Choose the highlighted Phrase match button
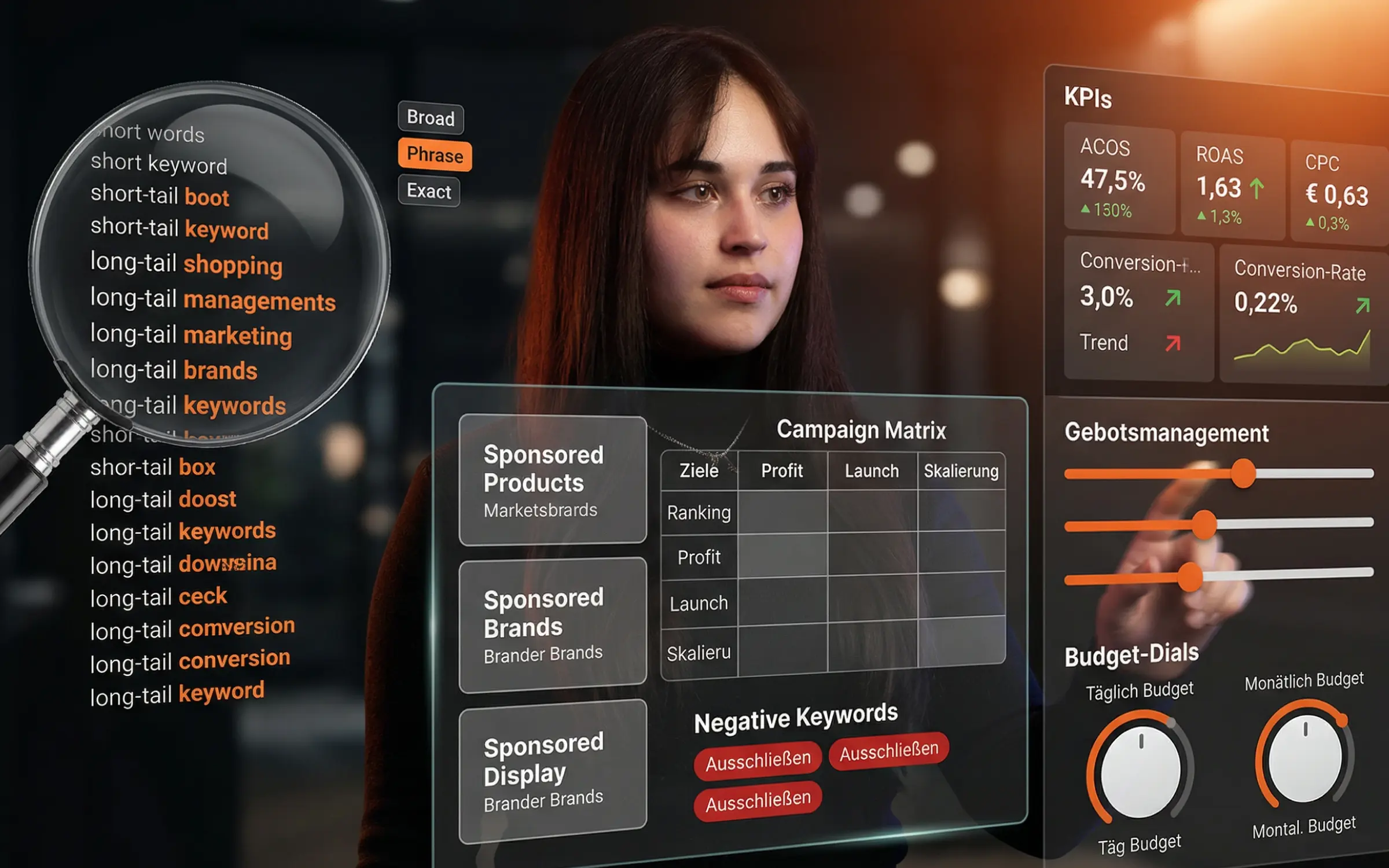The height and width of the screenshot is (868, 1389). pyautogui.click(x=435, y=155)
